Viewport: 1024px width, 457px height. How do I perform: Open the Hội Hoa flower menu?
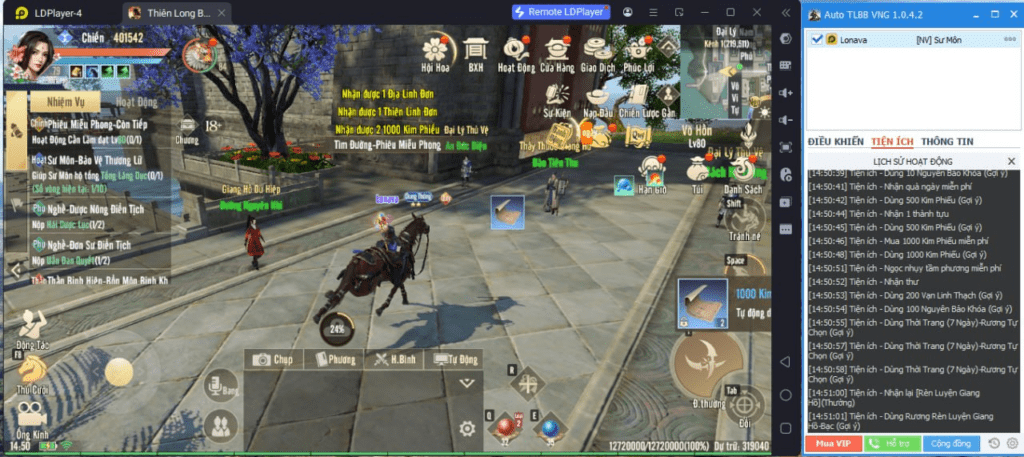[x=435, y=50]
